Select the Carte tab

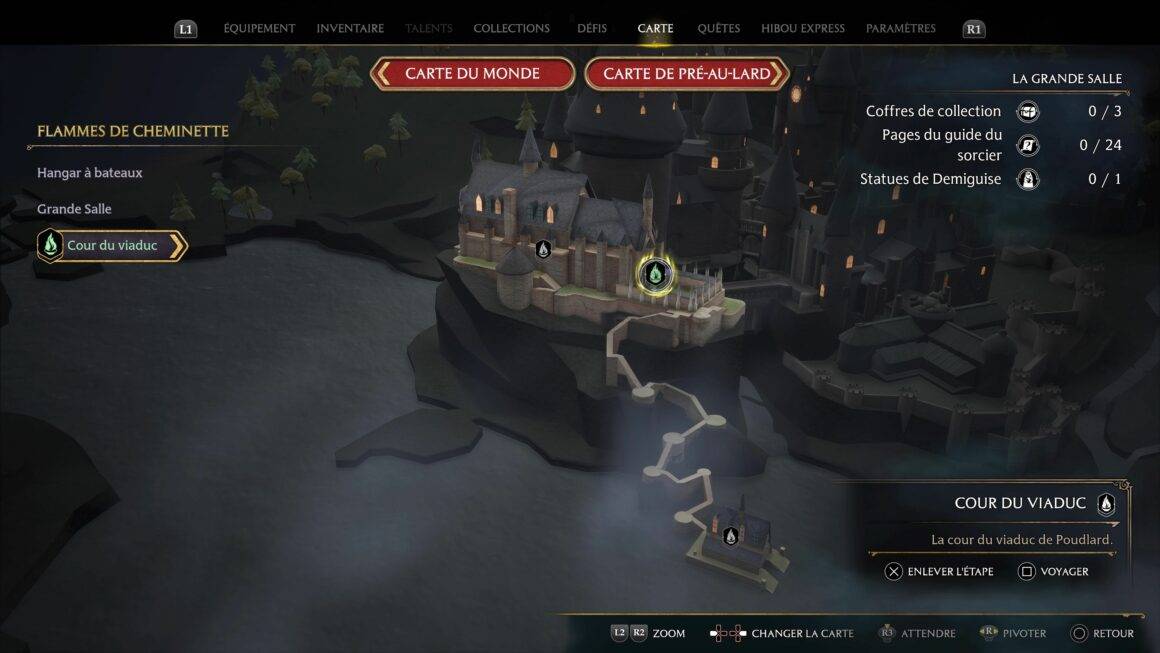[655, 29]
